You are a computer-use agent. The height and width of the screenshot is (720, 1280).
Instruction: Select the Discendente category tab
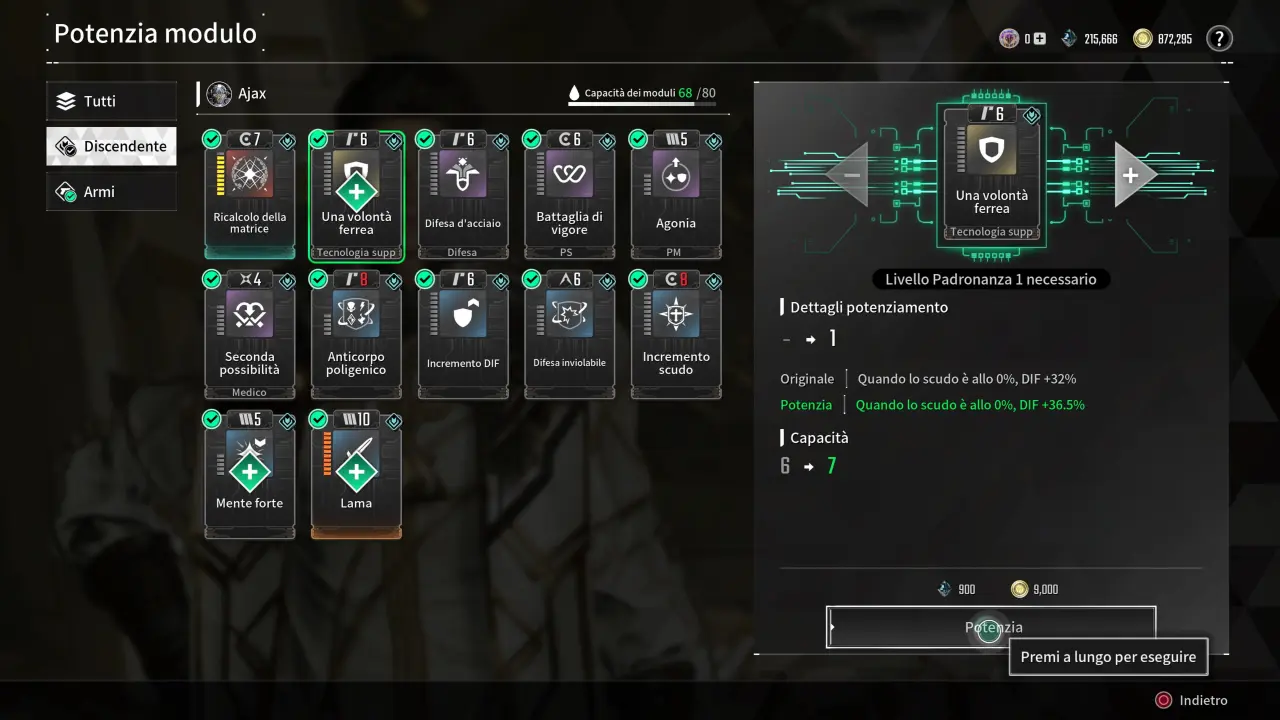point(111,146)
